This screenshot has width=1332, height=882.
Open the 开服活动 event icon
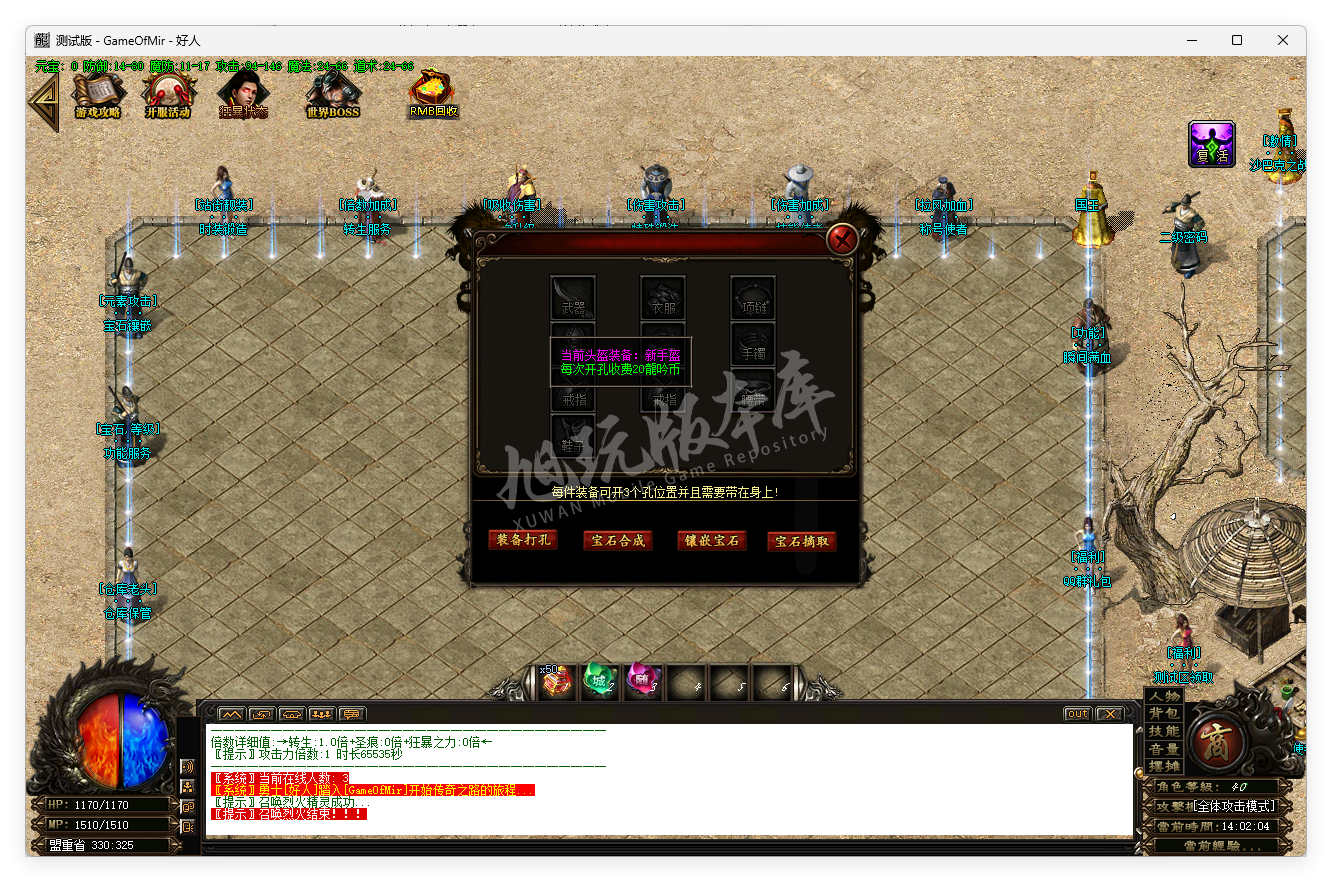(x=168, y=95)
